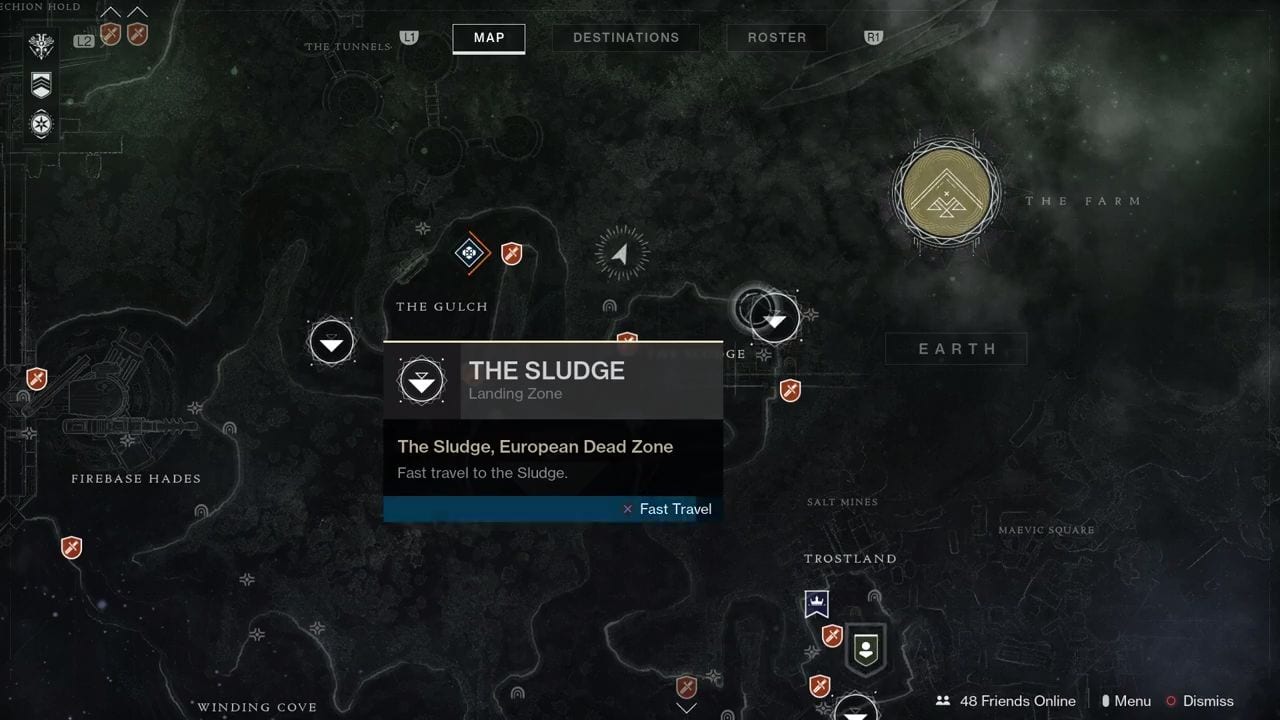Select the EARTH destination label
1280x720 pixels.
[957, 349]
